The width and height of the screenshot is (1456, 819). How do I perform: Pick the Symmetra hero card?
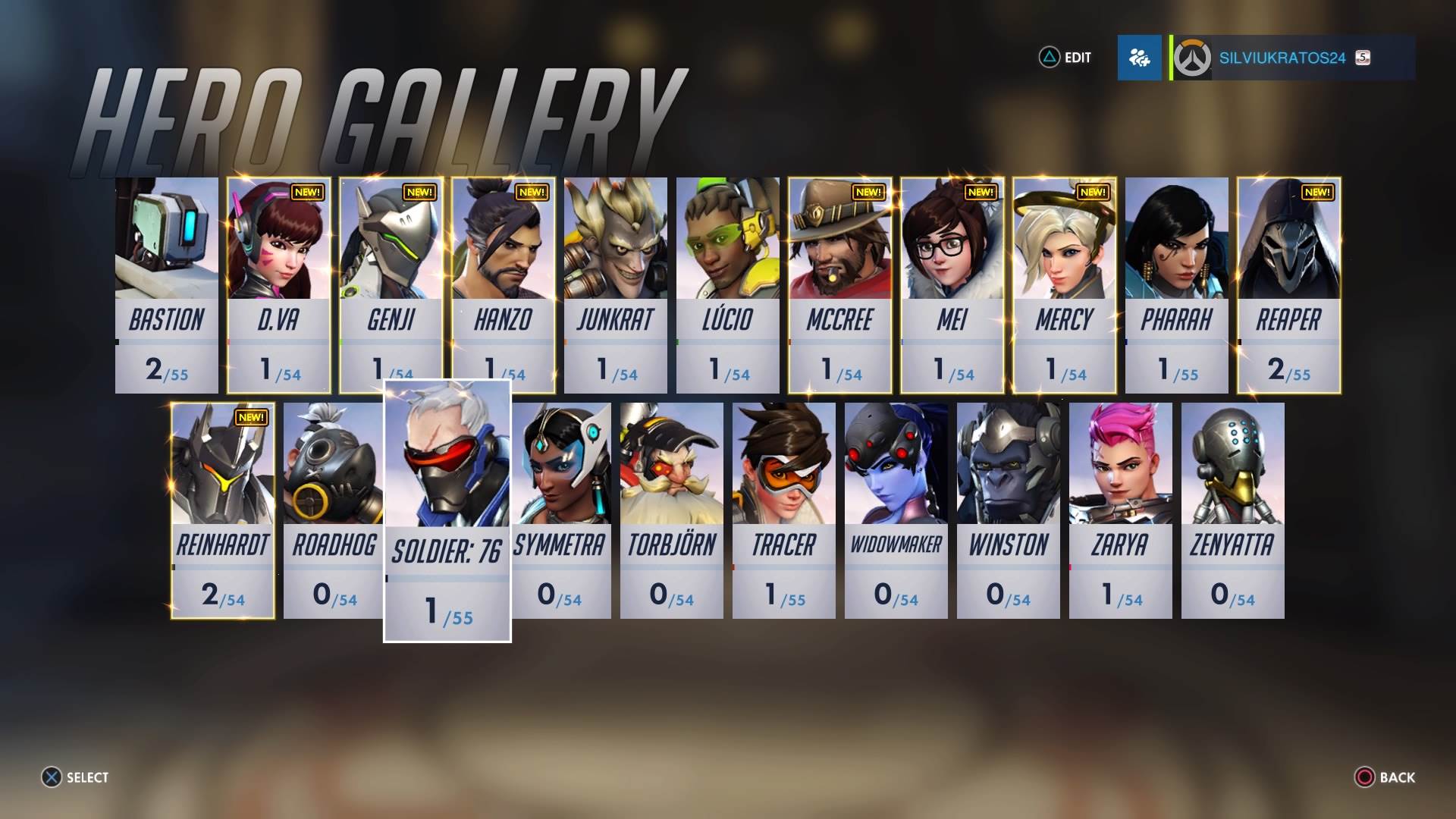(x=561, y=510)
